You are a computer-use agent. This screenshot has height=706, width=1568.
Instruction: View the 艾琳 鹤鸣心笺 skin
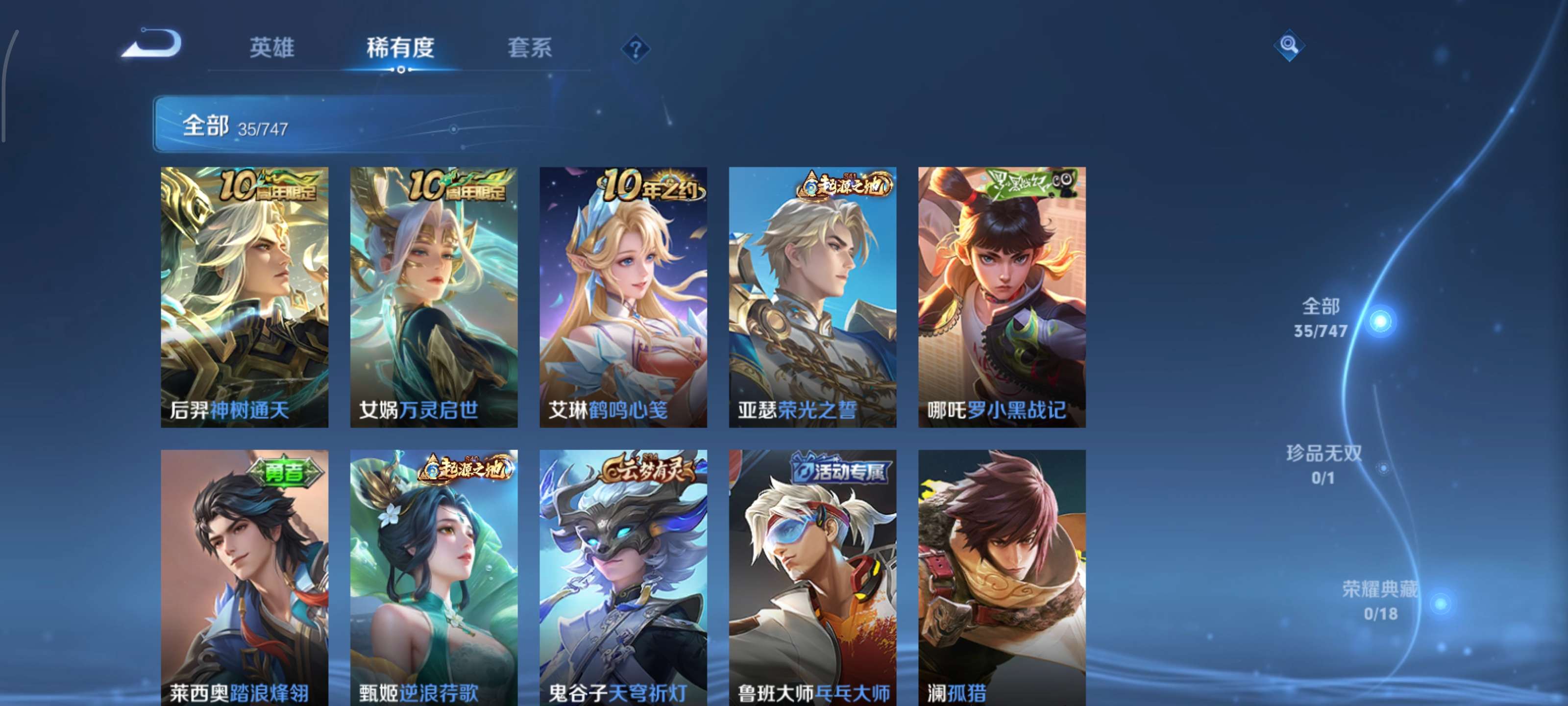pos(623,299)
